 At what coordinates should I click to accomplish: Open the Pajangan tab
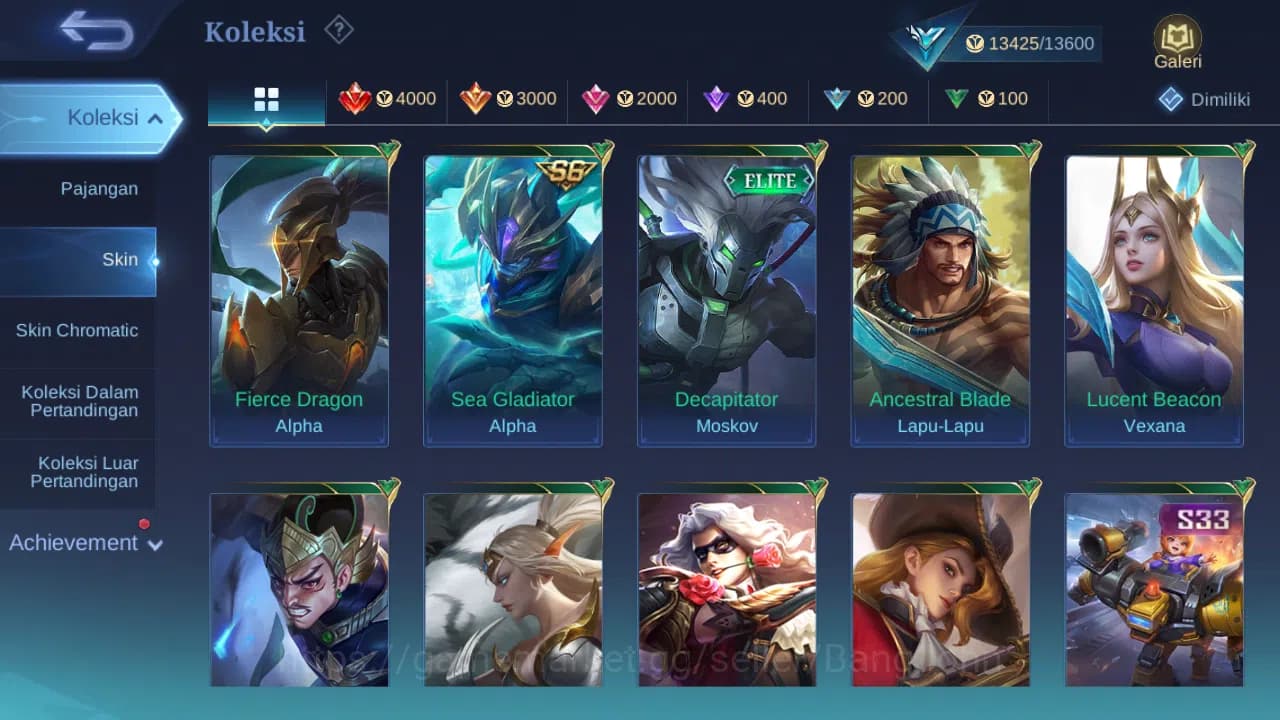click(79, 188)
